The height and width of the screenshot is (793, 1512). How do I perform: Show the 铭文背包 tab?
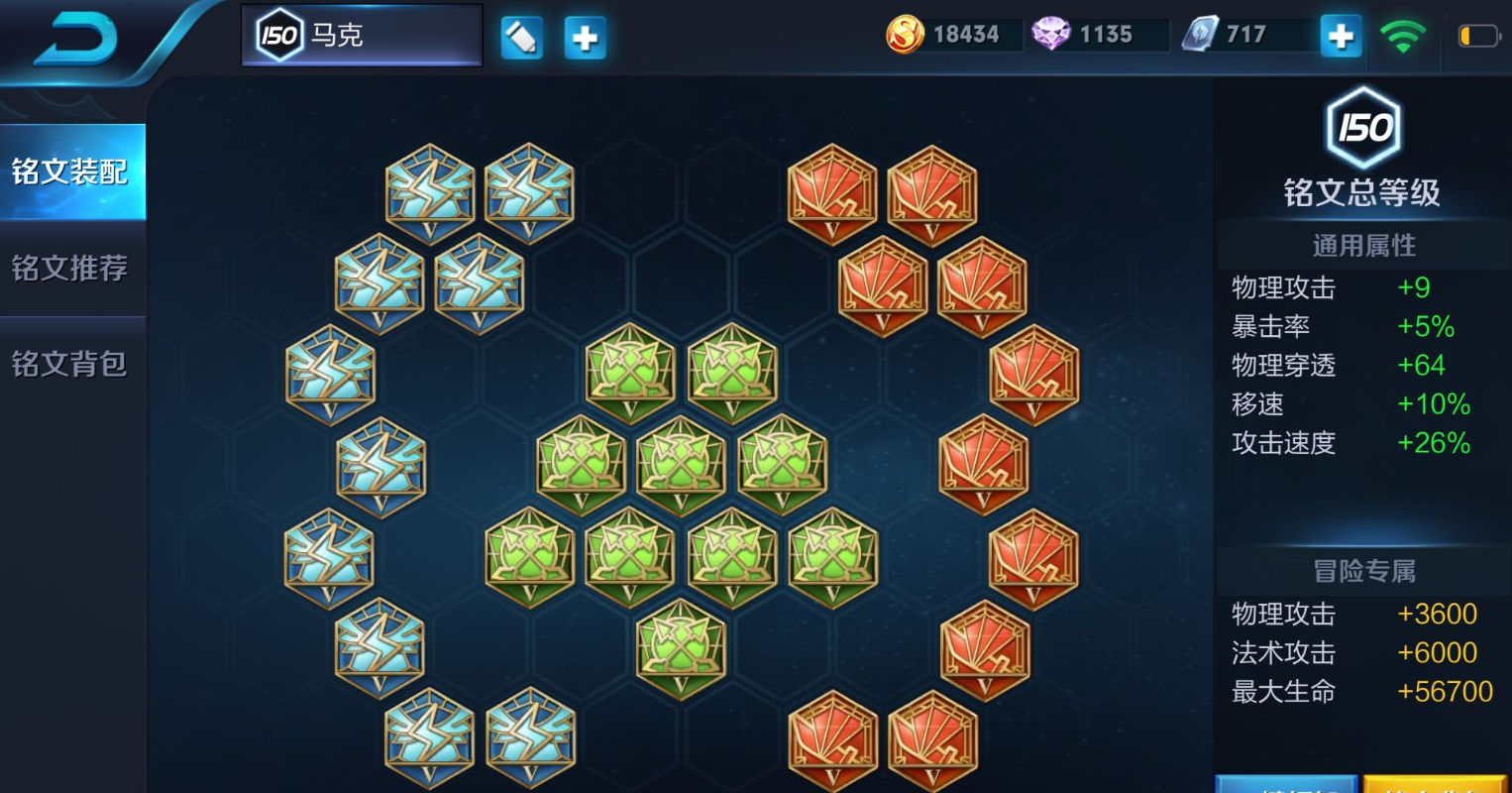[x=71, y=364]
